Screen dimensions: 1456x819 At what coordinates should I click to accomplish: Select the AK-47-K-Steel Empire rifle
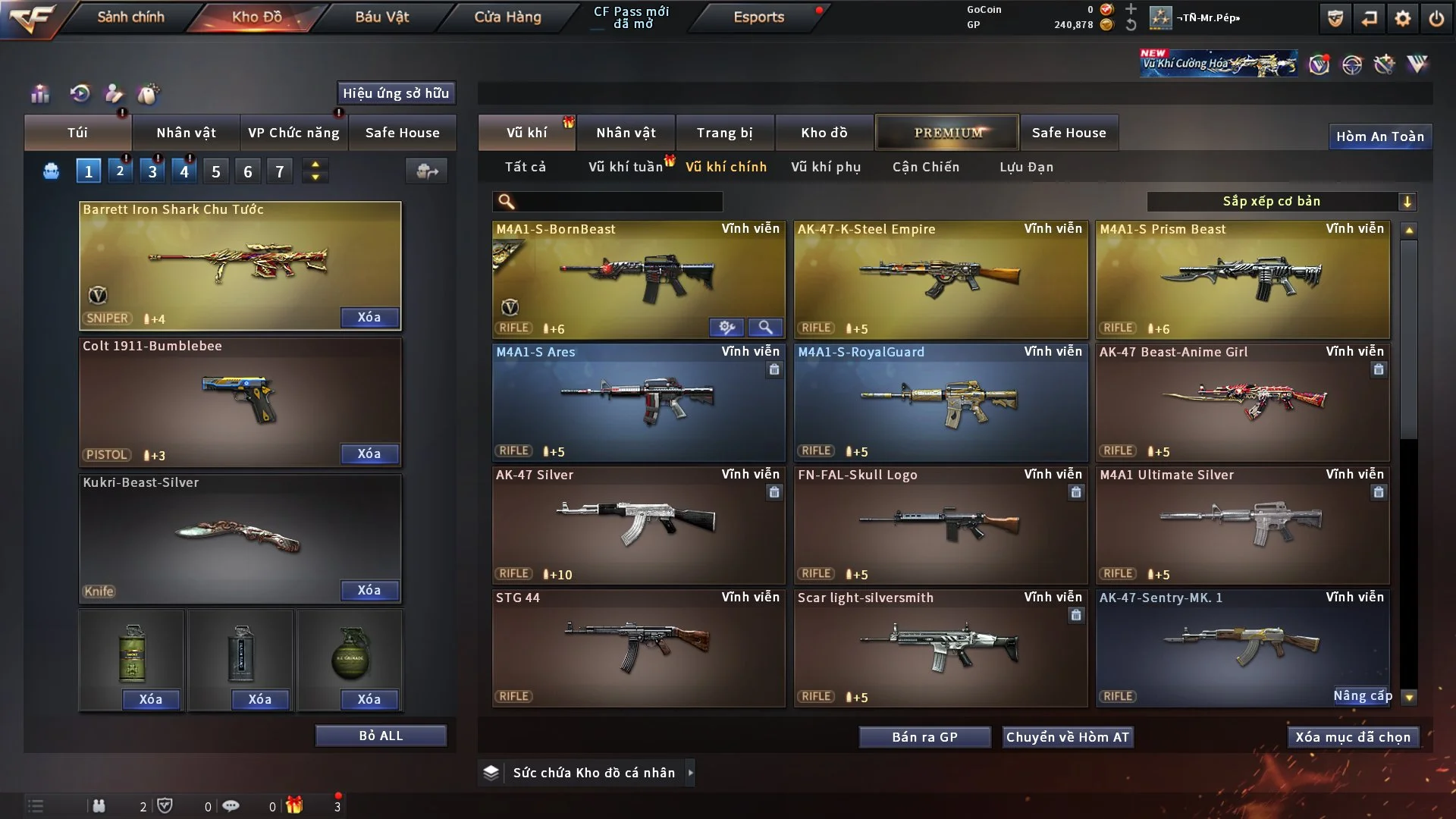[x=940, y=279]
